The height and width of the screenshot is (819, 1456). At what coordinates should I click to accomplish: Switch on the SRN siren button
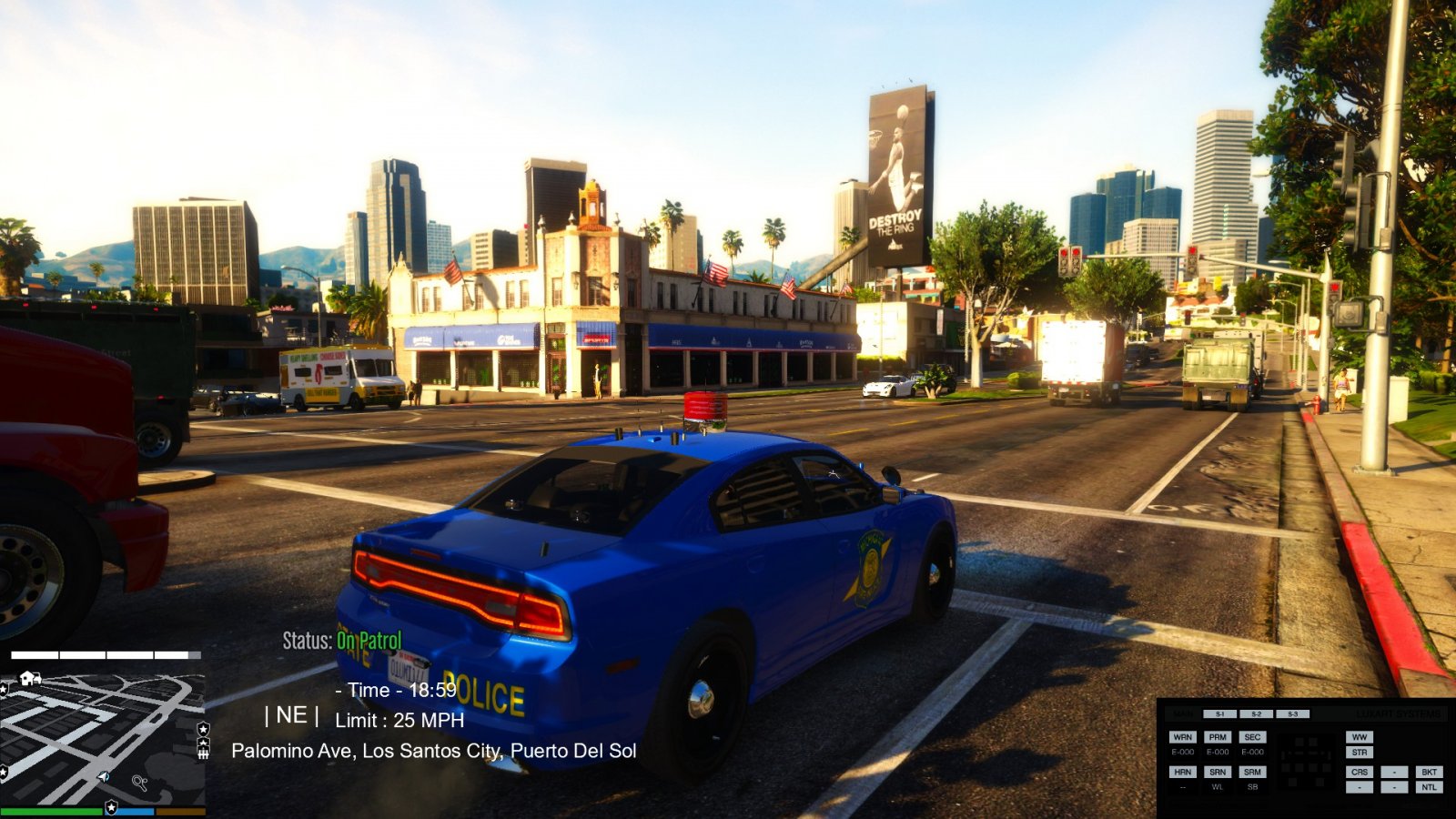point(1218,772)
